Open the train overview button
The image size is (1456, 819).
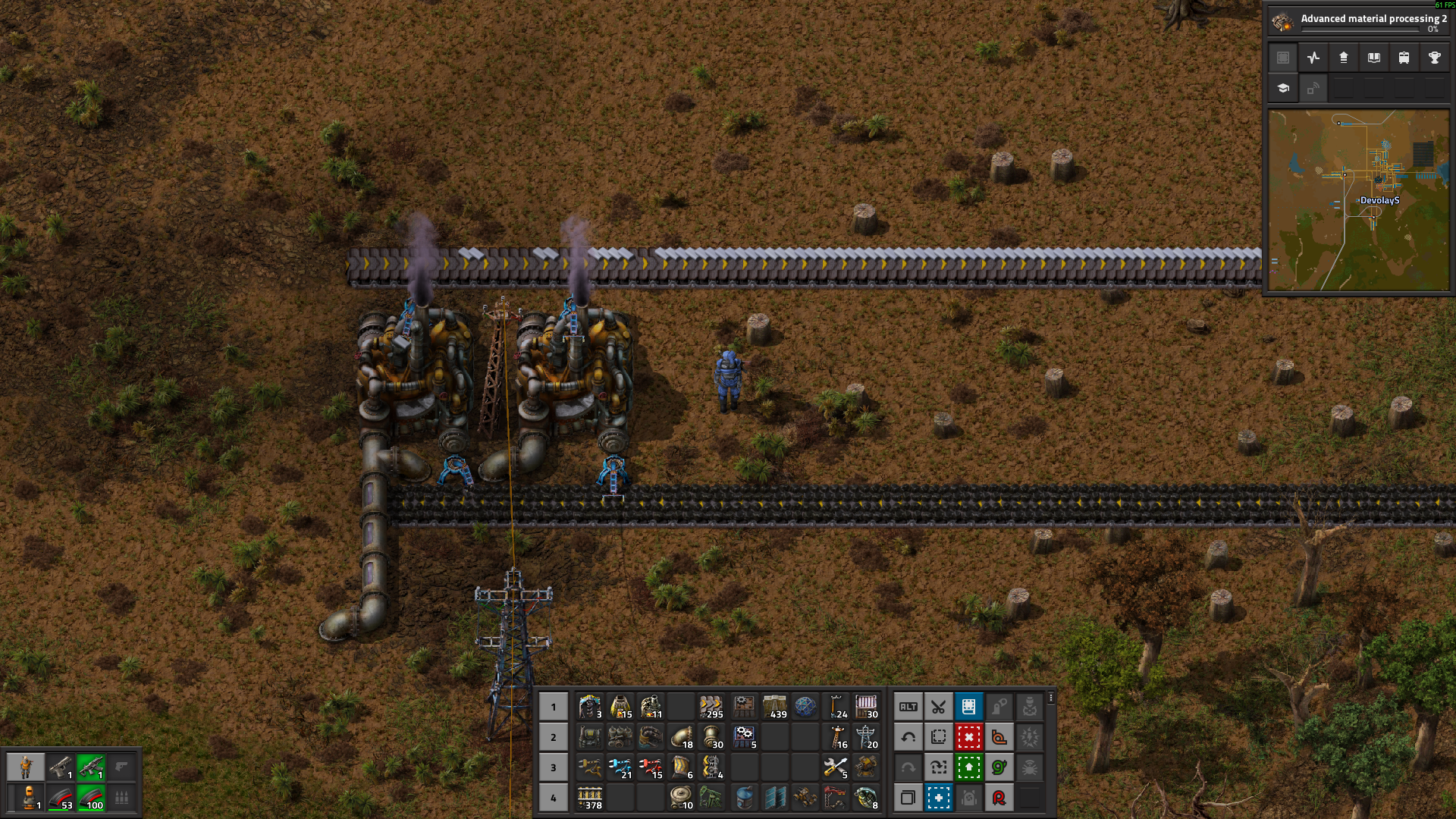pyautogui.click(x=1404, y=58)
